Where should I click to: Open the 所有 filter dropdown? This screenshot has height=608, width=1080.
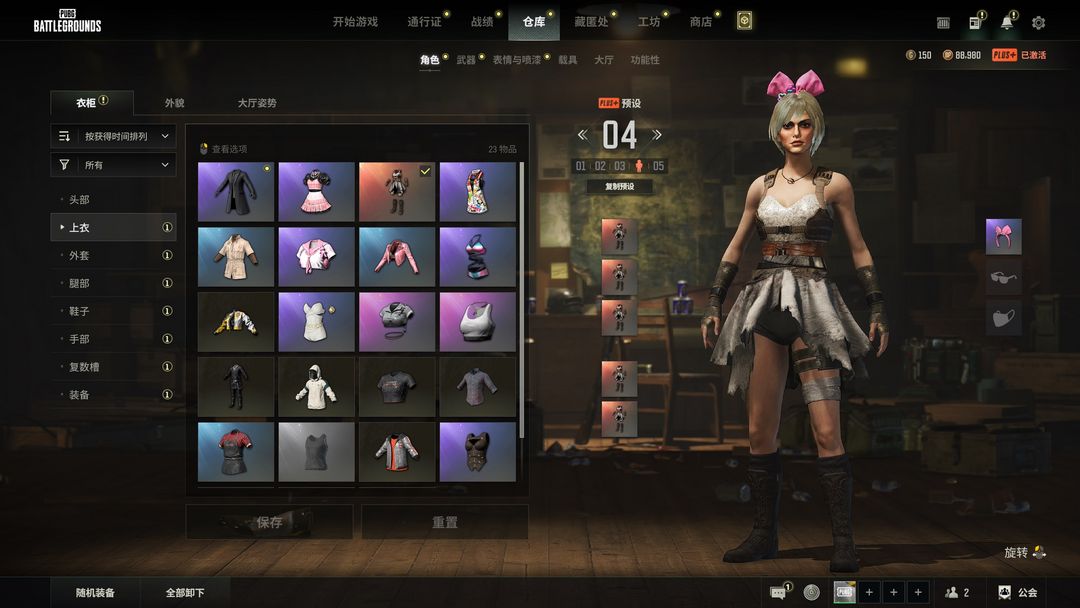[113, 165]
